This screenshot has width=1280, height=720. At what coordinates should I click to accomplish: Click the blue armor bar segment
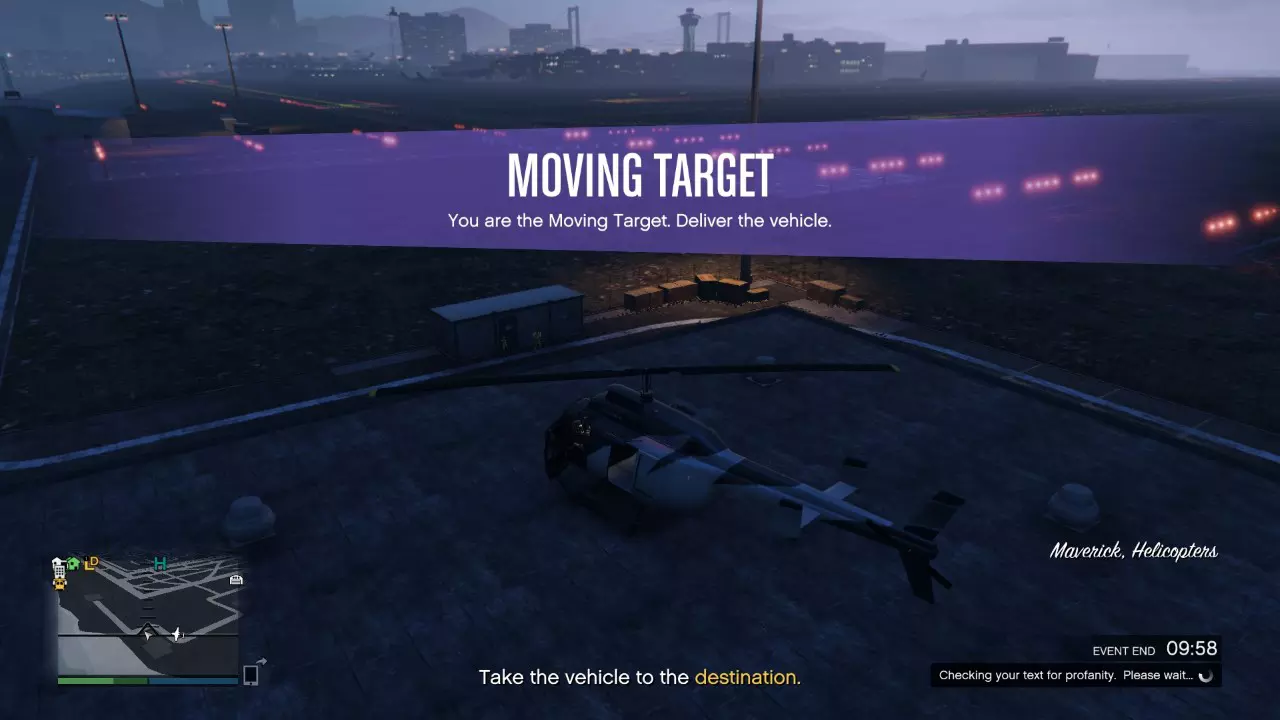pos(194,681)
